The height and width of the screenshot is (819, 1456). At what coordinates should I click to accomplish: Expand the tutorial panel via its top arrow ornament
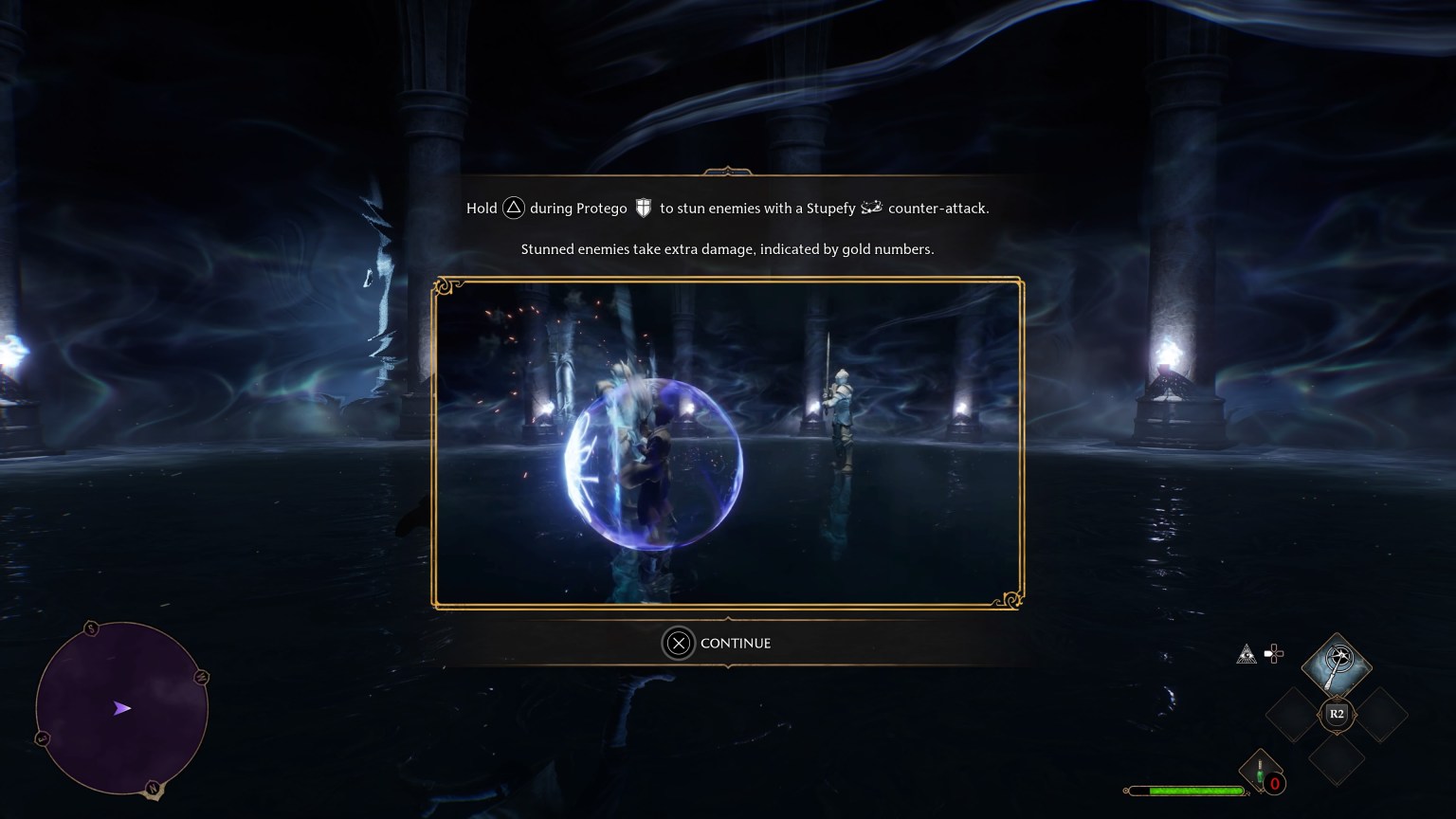tap(727, 173)
